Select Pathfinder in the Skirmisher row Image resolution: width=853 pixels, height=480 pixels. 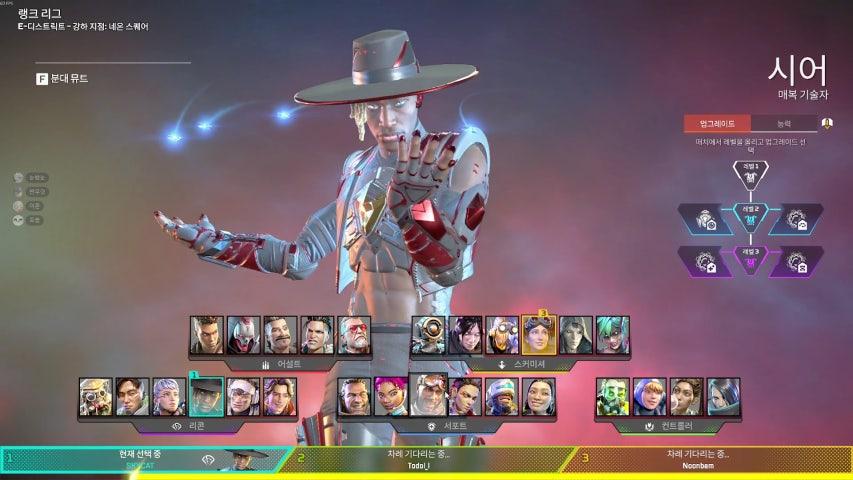coord(429,335)
